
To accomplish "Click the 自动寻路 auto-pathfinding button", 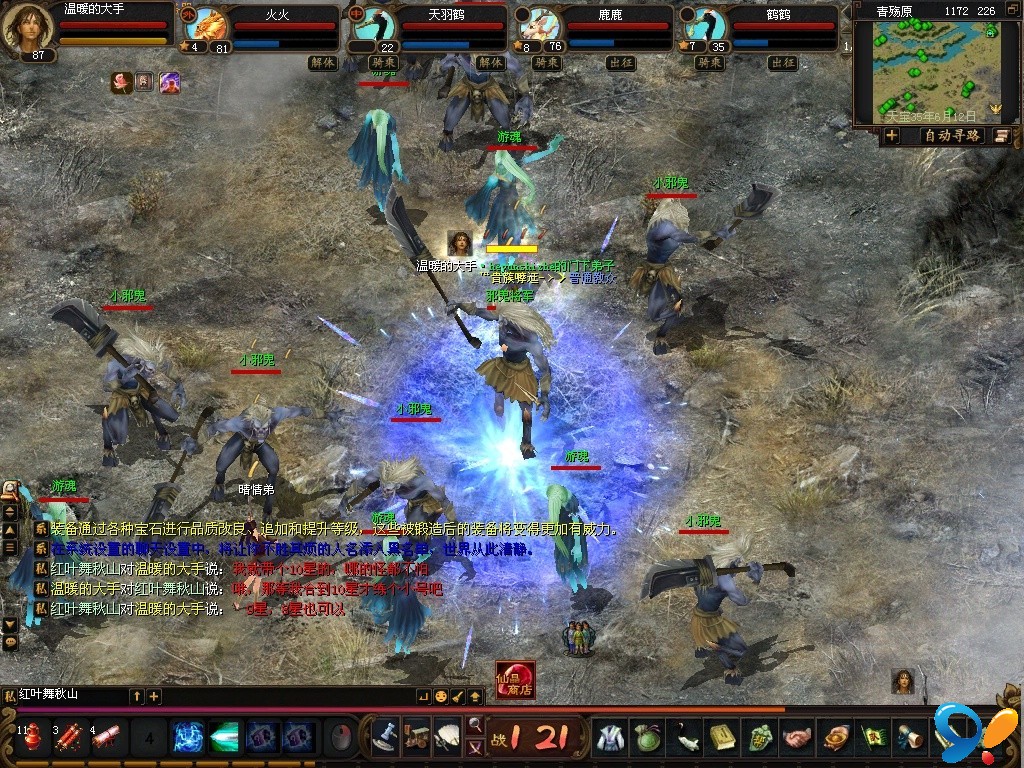I will [951, 136].
